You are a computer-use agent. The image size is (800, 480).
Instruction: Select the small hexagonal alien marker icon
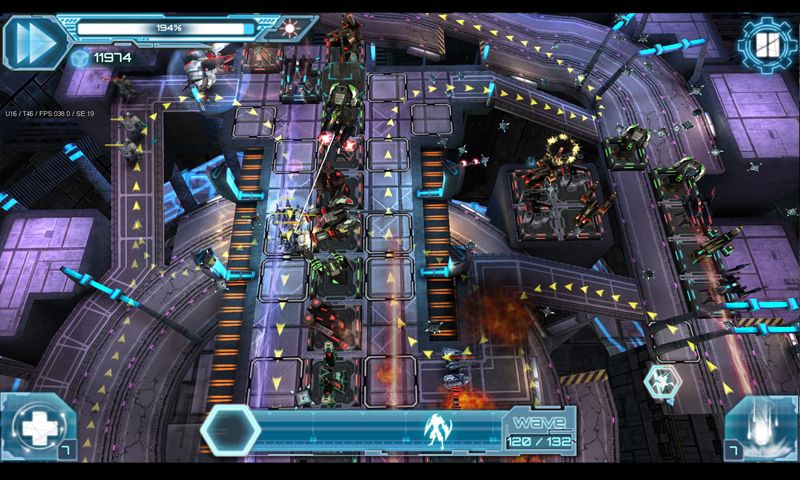tap(660, 380)
